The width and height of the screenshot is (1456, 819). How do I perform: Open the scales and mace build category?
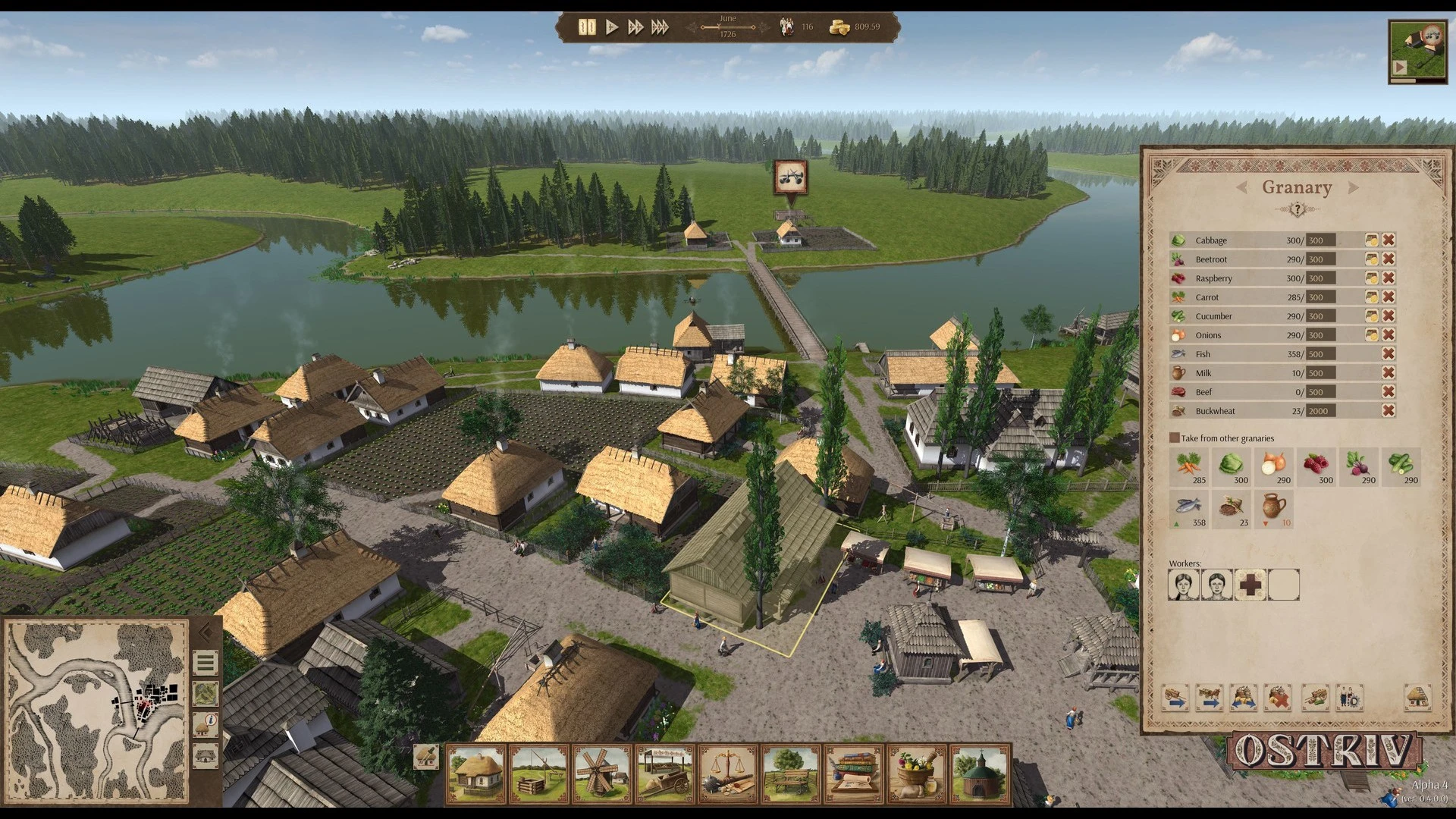pos(728,774)
